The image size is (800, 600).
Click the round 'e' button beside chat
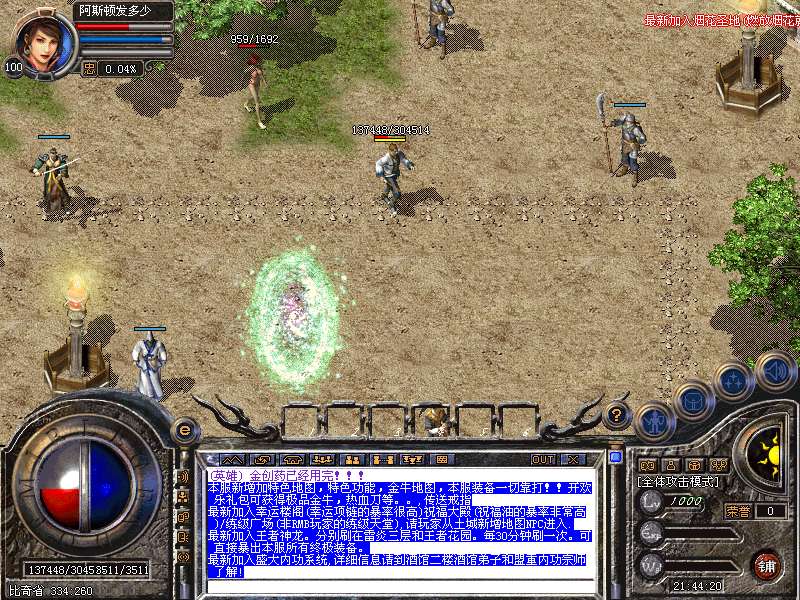point(183,430)
